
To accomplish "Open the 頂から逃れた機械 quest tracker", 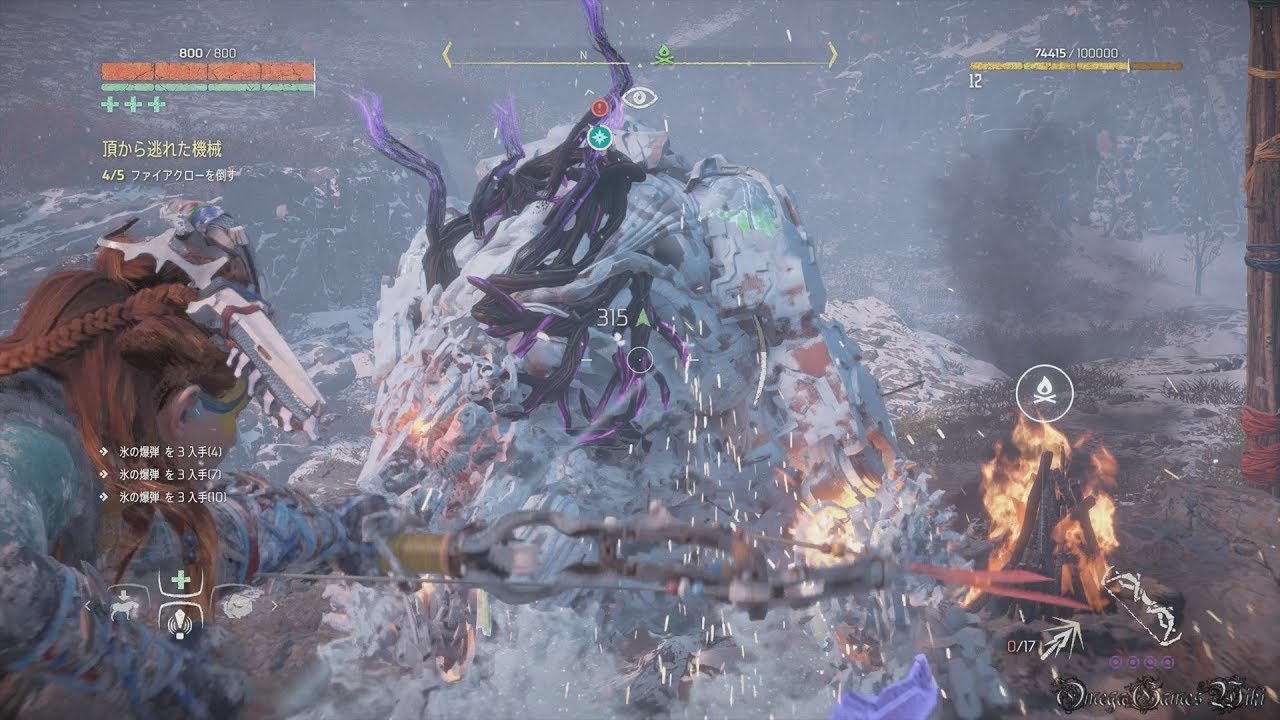I will click(x=160, y=150).
